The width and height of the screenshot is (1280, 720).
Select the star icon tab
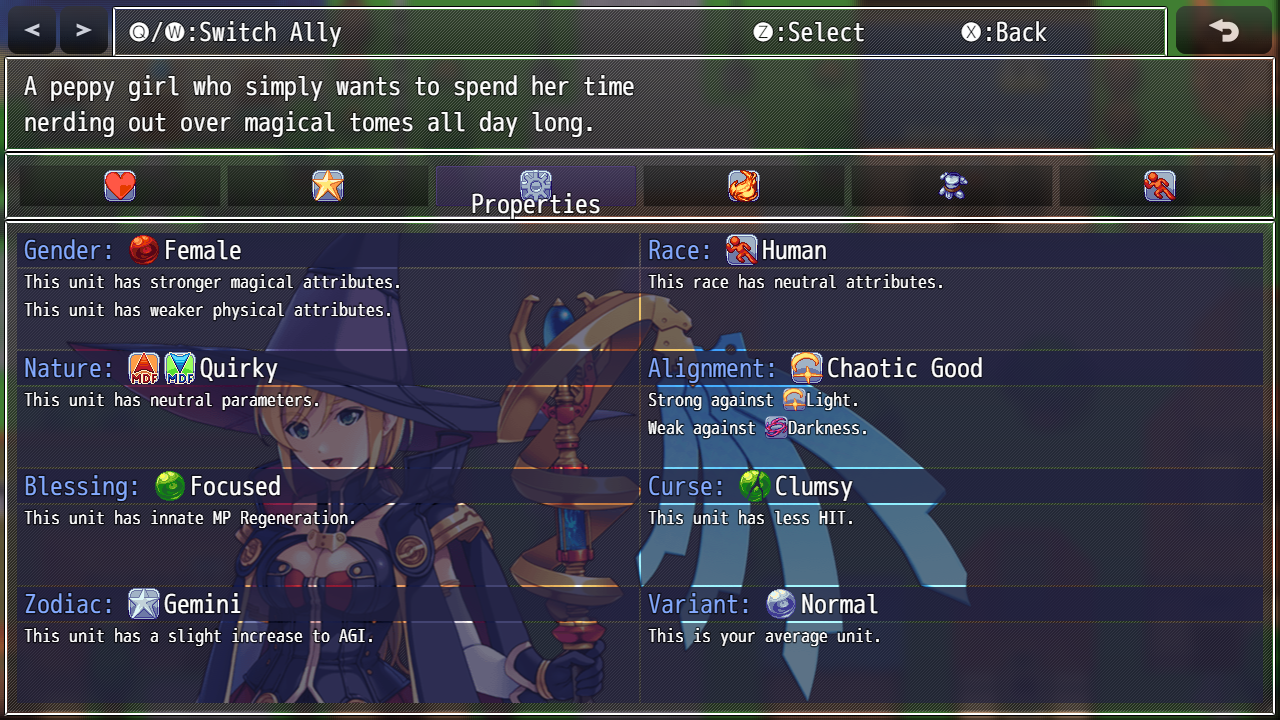pos(327,185)
